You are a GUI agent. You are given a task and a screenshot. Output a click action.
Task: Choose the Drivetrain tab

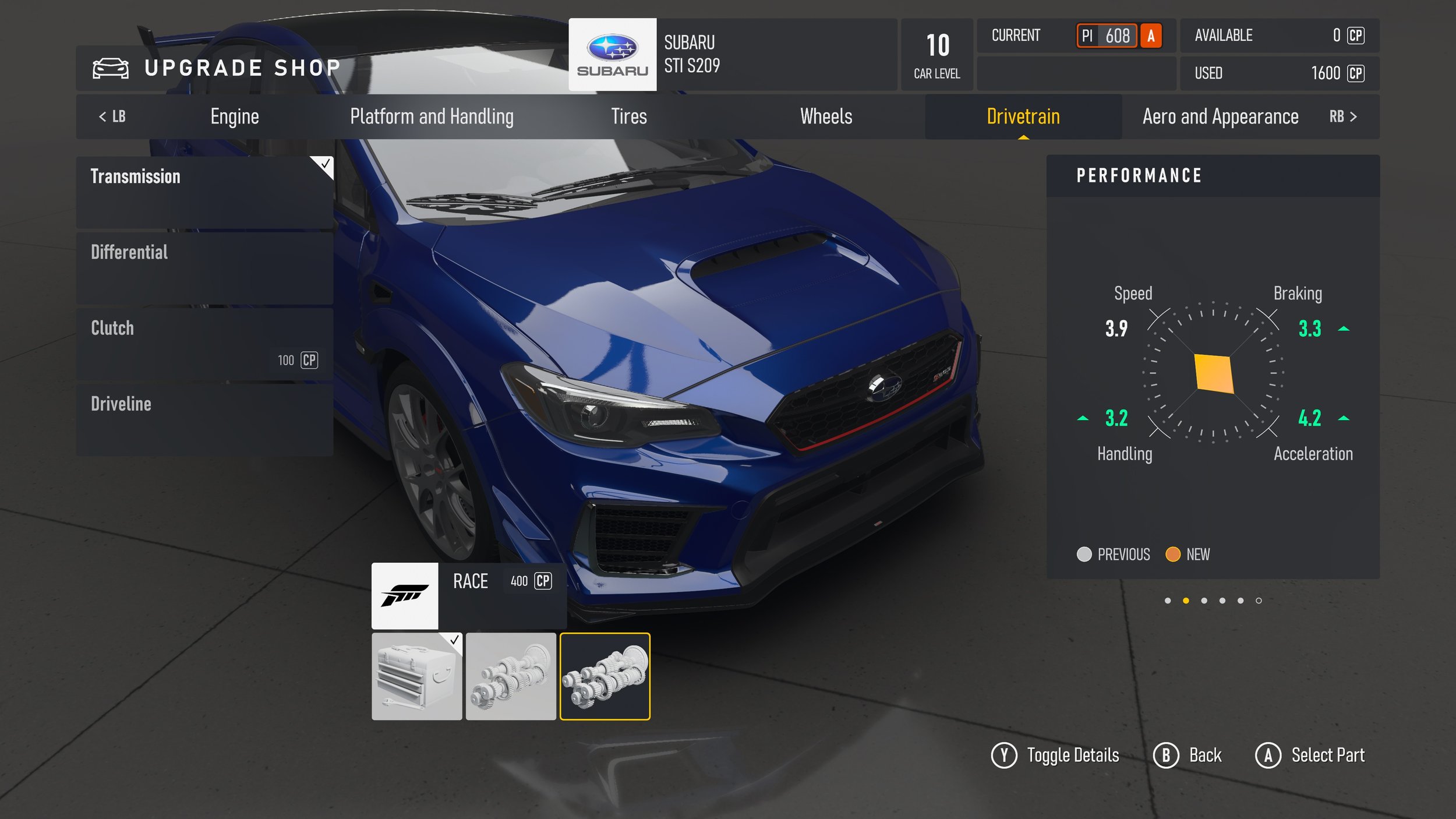(x=1023, y=117)
